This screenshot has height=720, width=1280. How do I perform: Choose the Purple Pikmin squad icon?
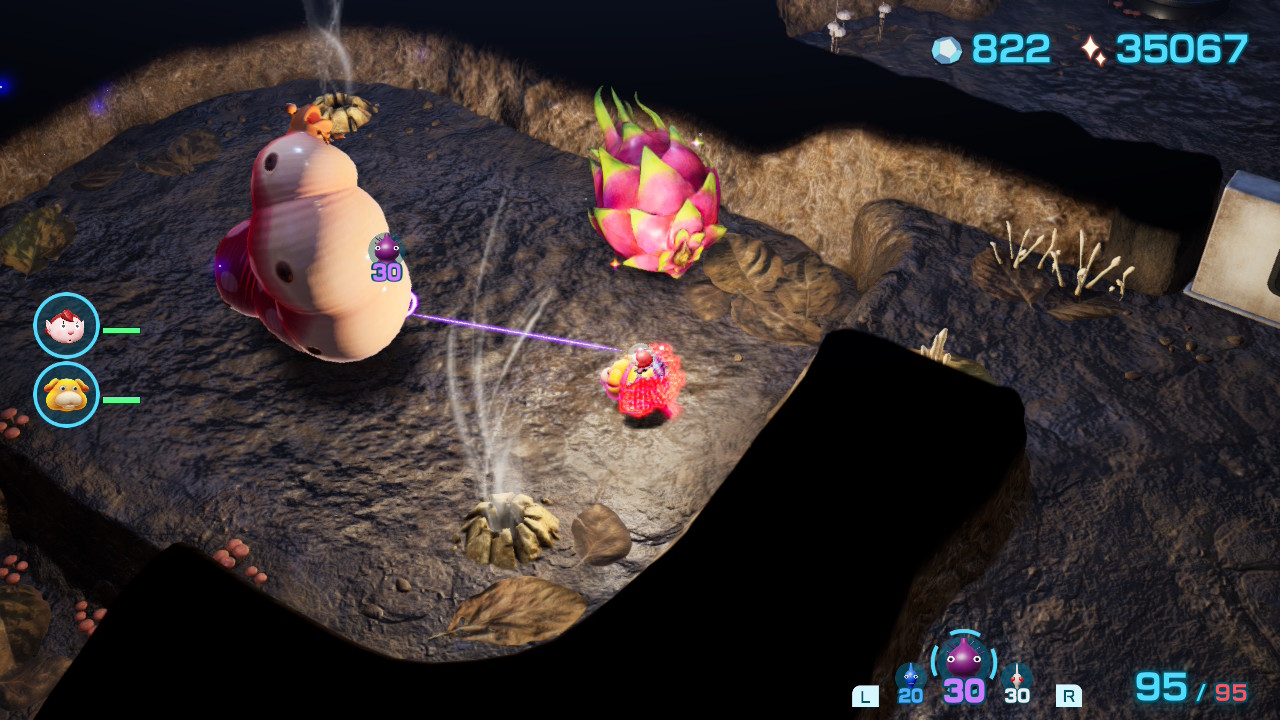tap(963, 659)
